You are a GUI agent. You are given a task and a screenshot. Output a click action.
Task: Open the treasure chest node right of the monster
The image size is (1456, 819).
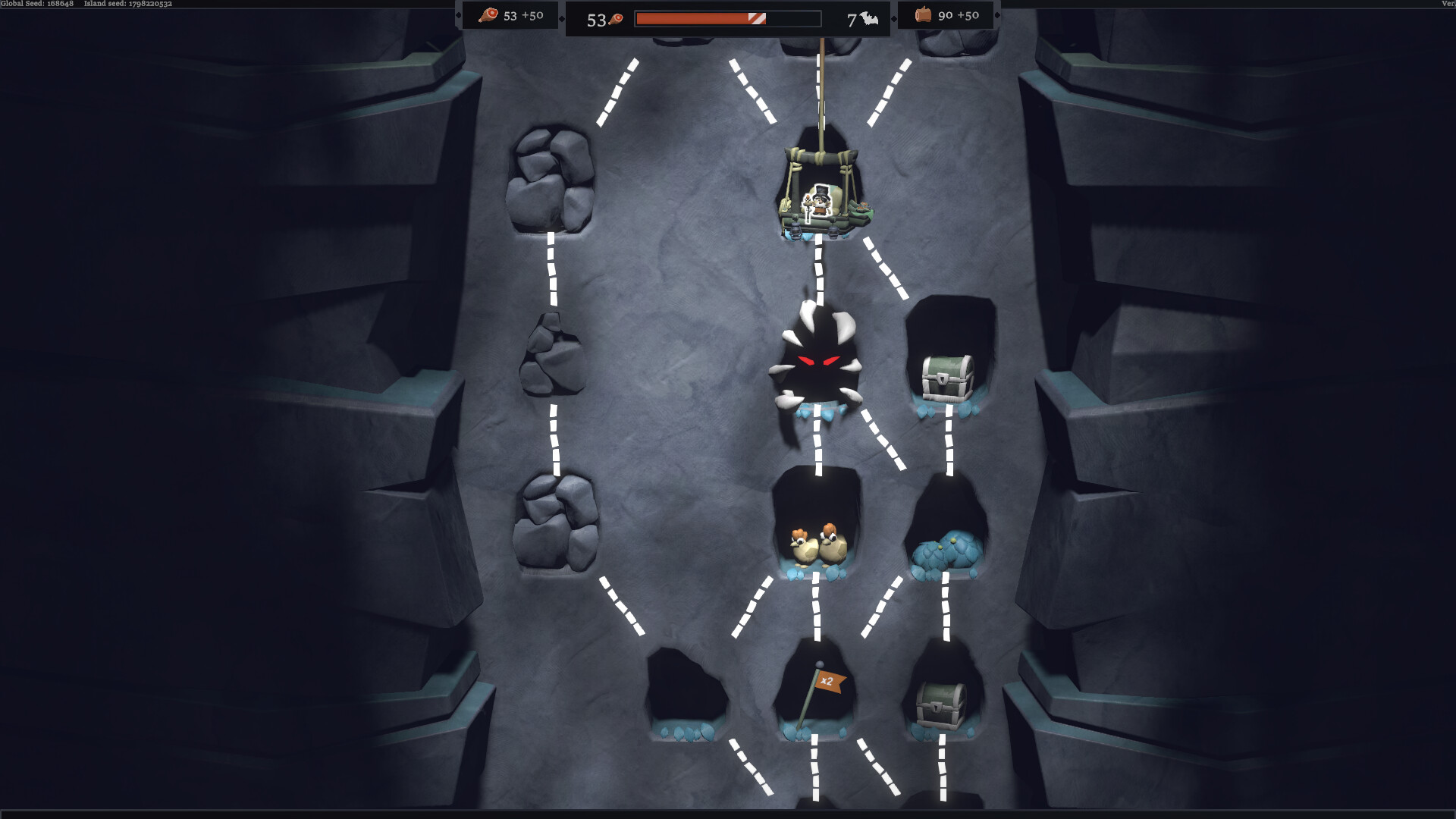tap(946, 375)
